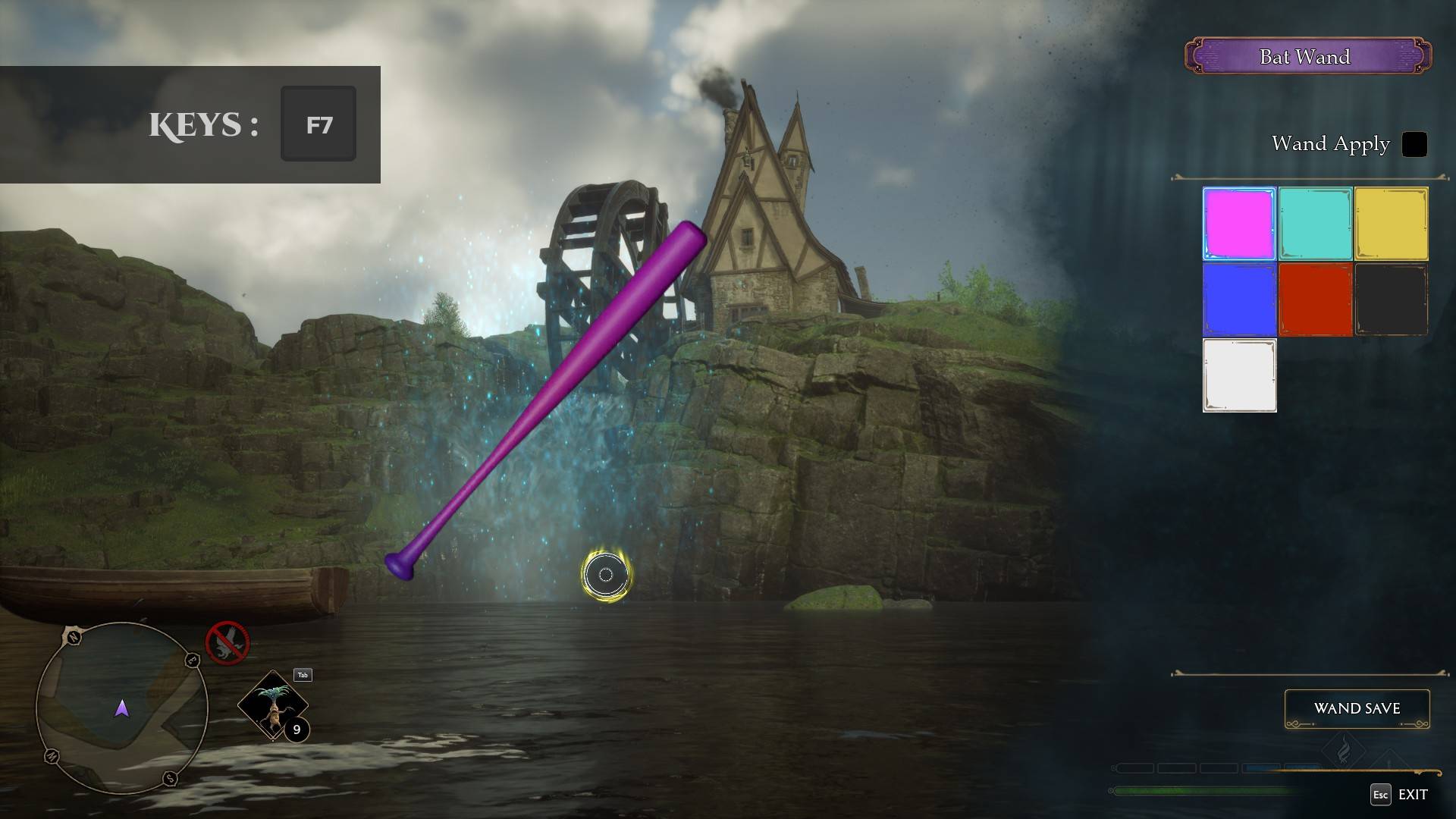1456x819 pixels.
Task: Select the blue color swatch
Action: [x=1238, y=300]
